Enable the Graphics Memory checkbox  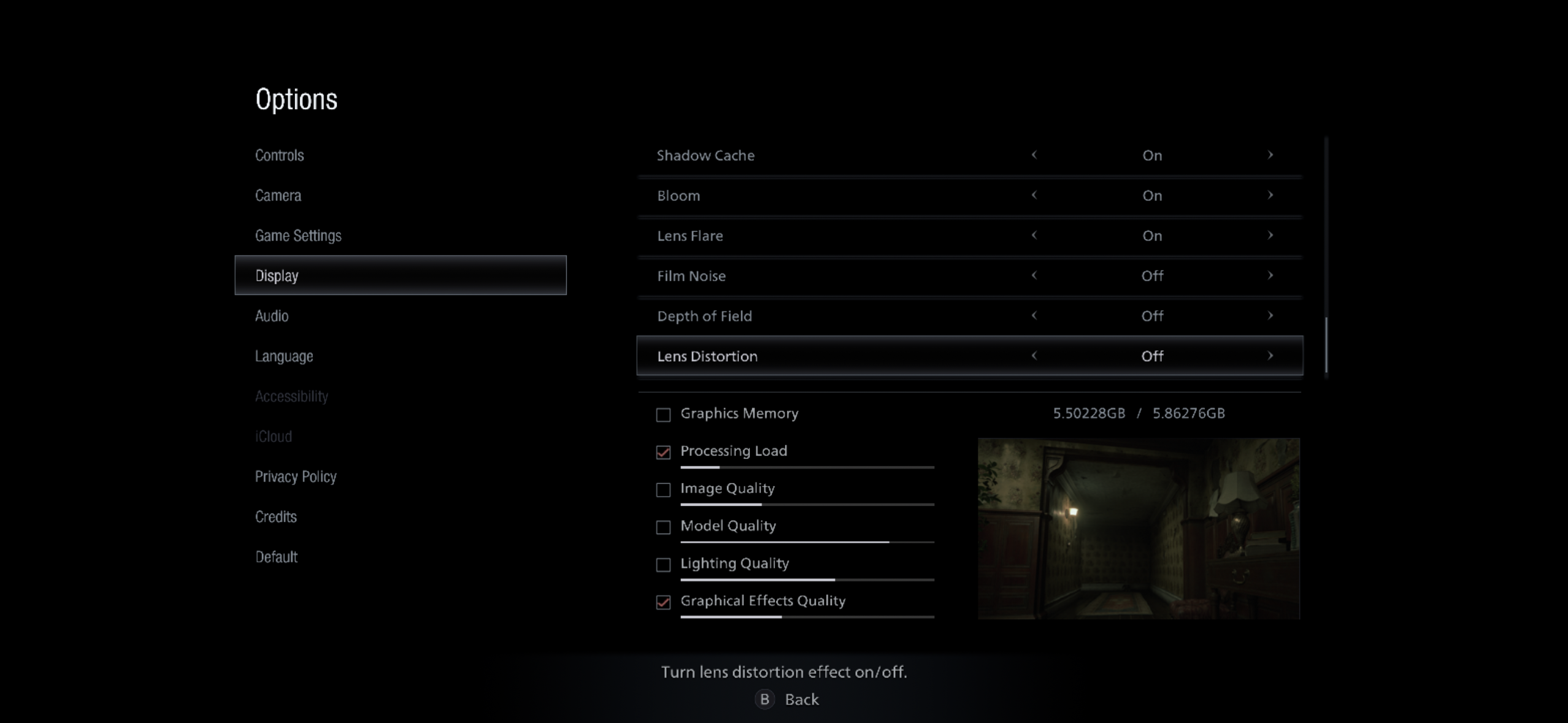coord(663,415)
